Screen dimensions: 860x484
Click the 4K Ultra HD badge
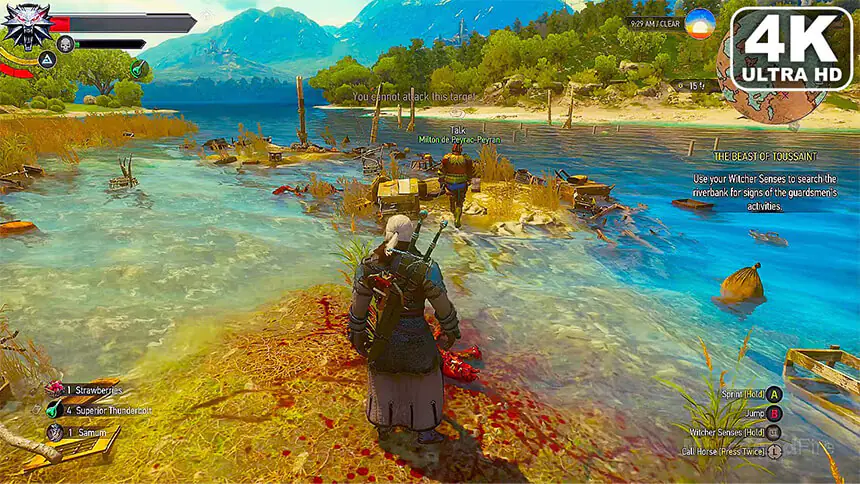(x=790, y=48)
